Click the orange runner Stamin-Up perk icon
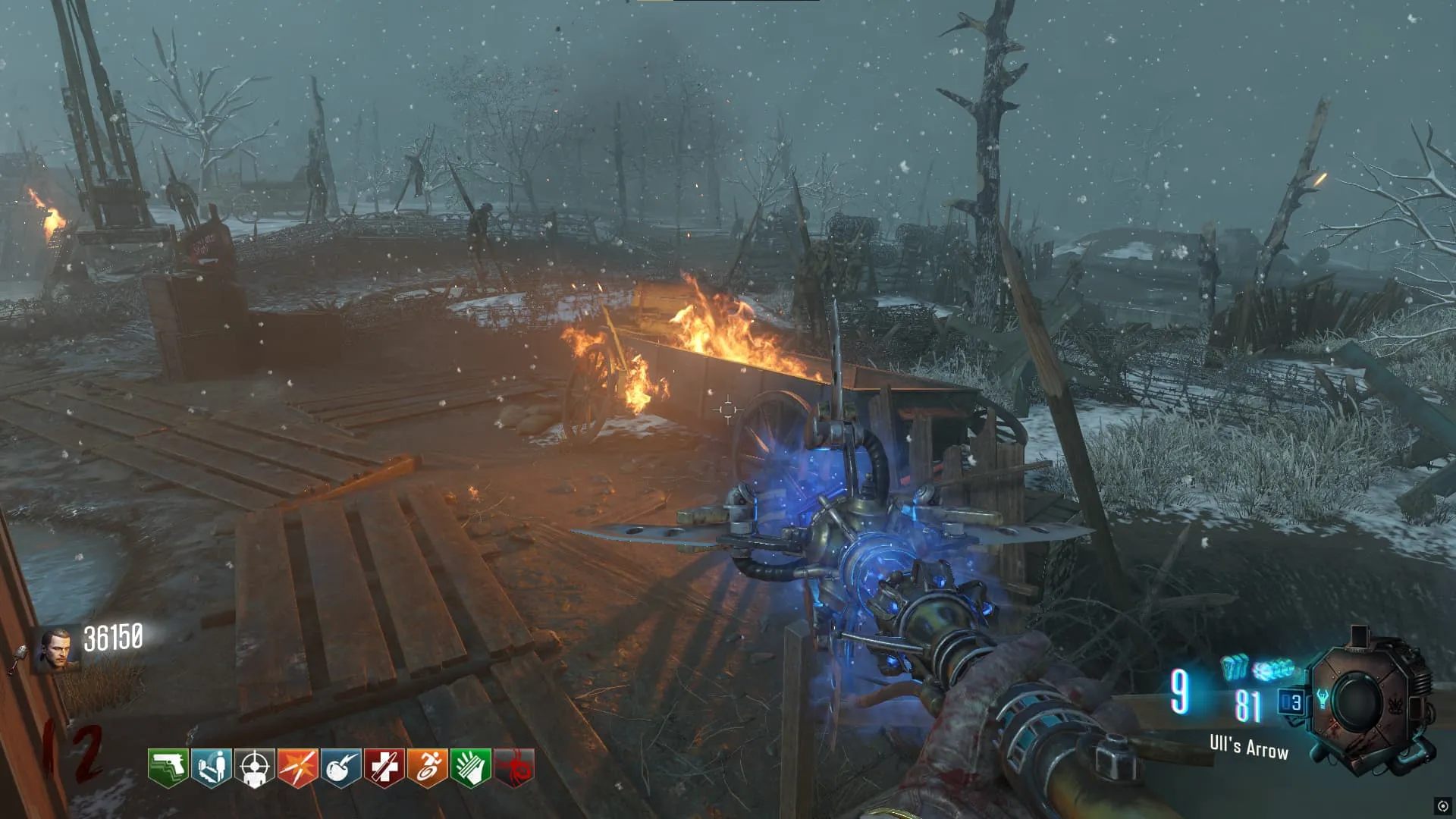Screen dimensions: 1456x819 pyautogui.click(x=427, y=767)
